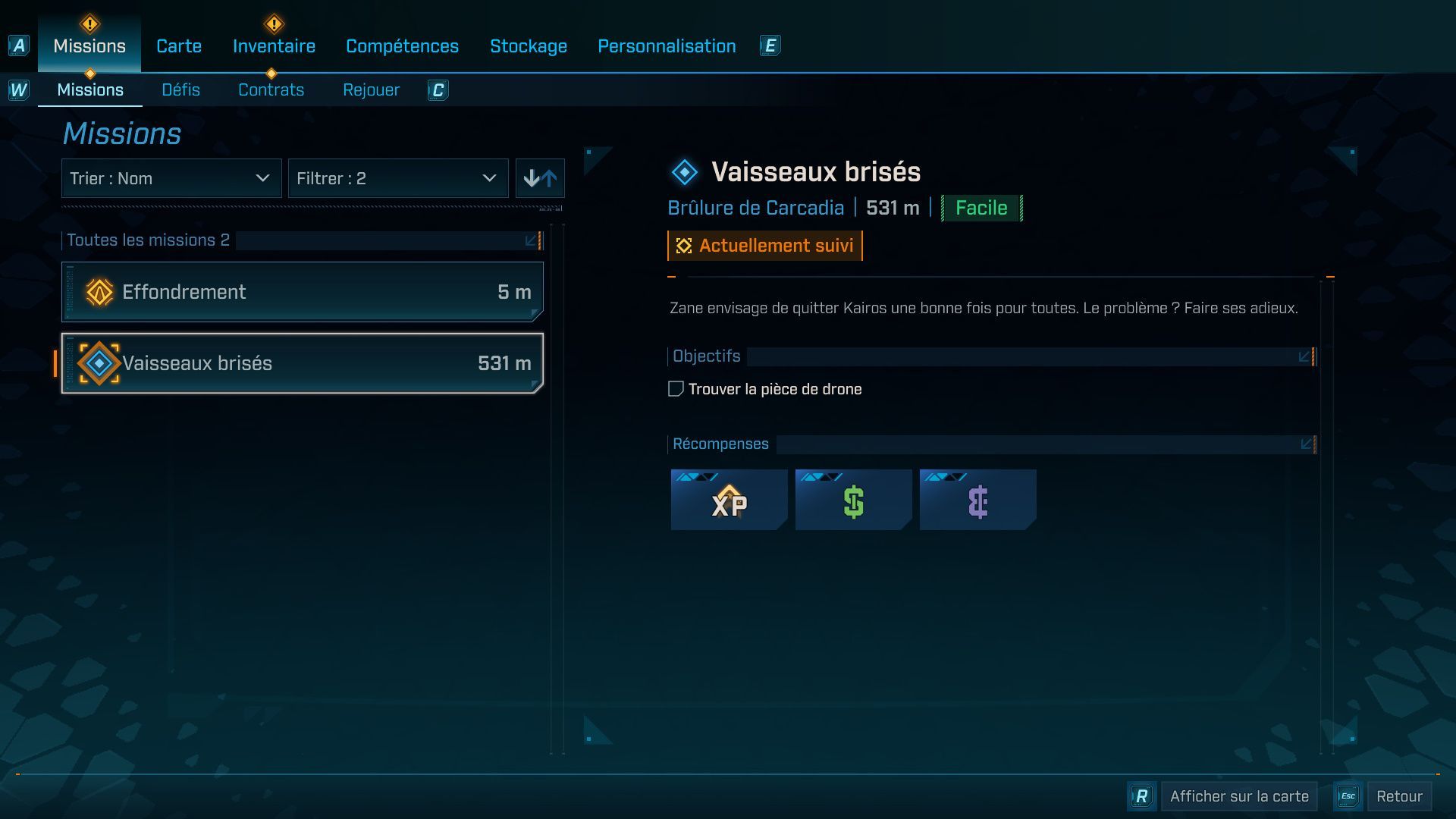Select the XP reward icon
The image size is (1456, 819).
coord(728,500)
